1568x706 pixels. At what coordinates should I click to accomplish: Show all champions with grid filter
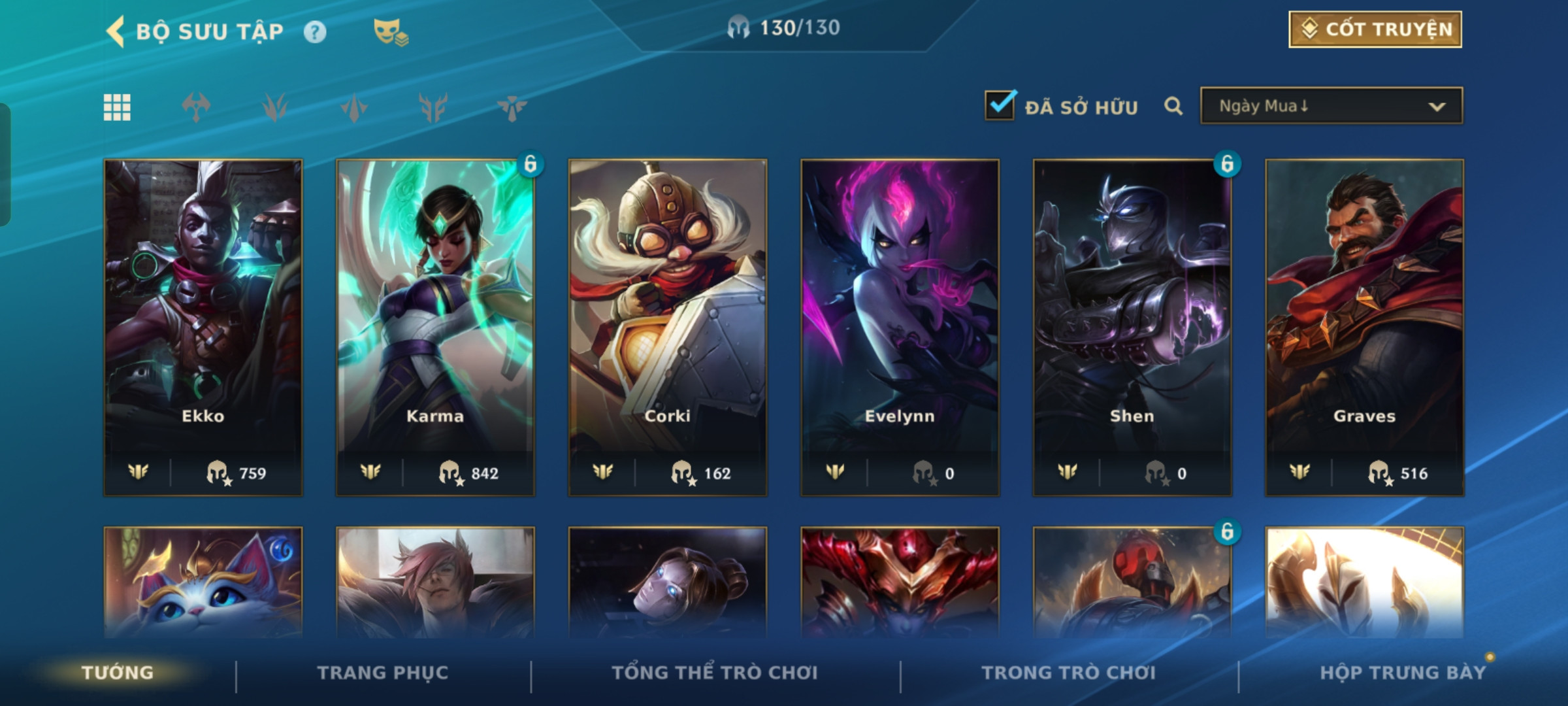click(x=118, y=107)
